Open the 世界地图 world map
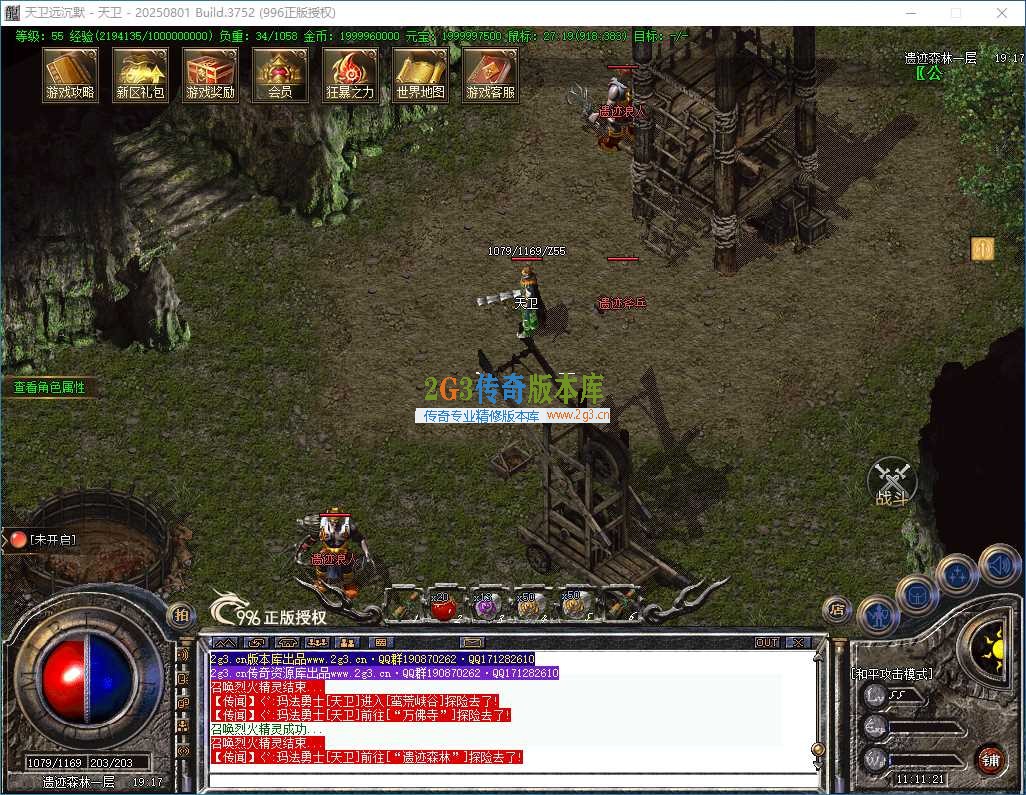 pyautogui.click(x=420, y=74)
